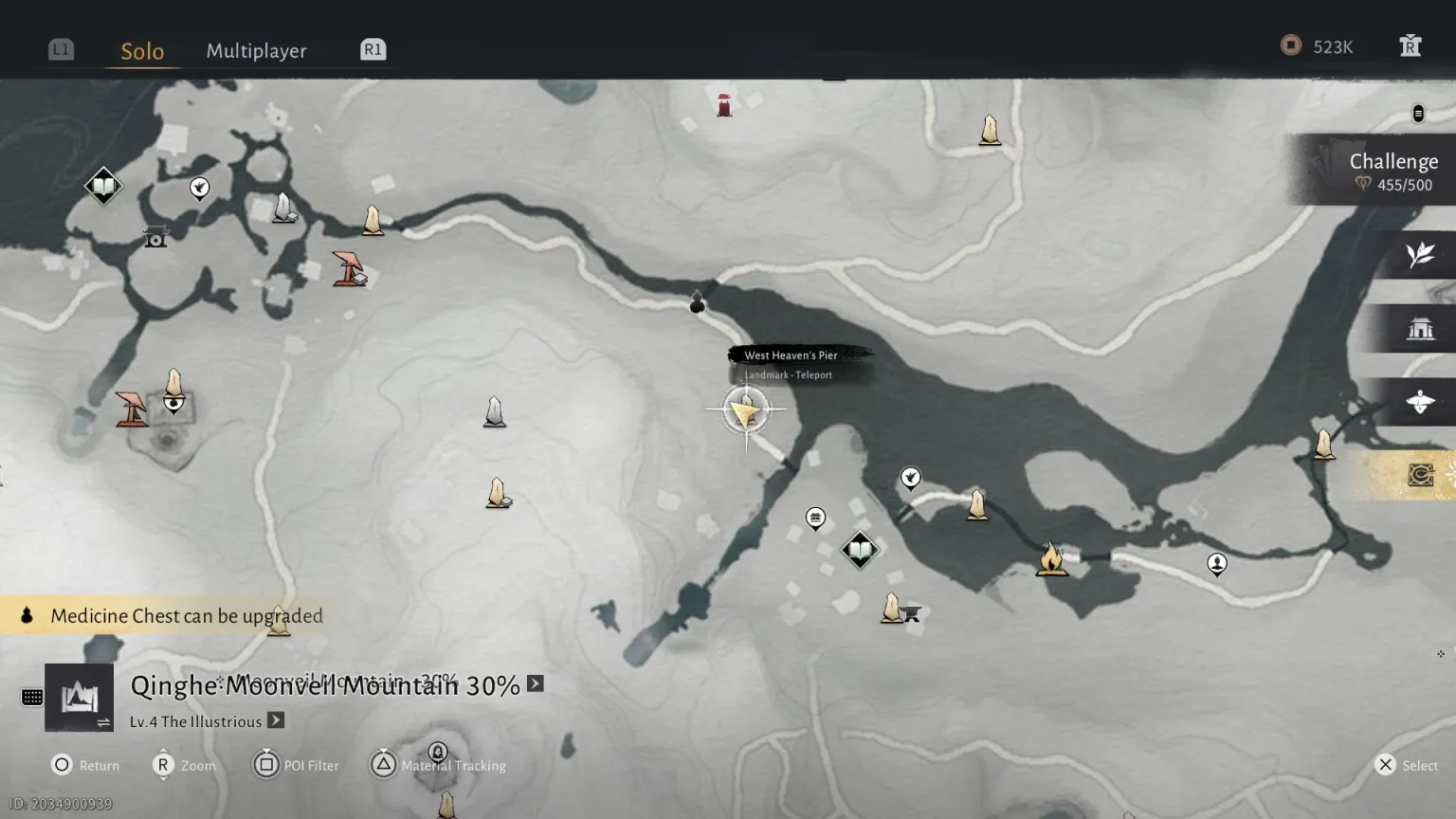This screenshot has width=1456, height=819.
Task: Click the West Heaven's Pier teleport marker
Action: (x=746, y=410)
